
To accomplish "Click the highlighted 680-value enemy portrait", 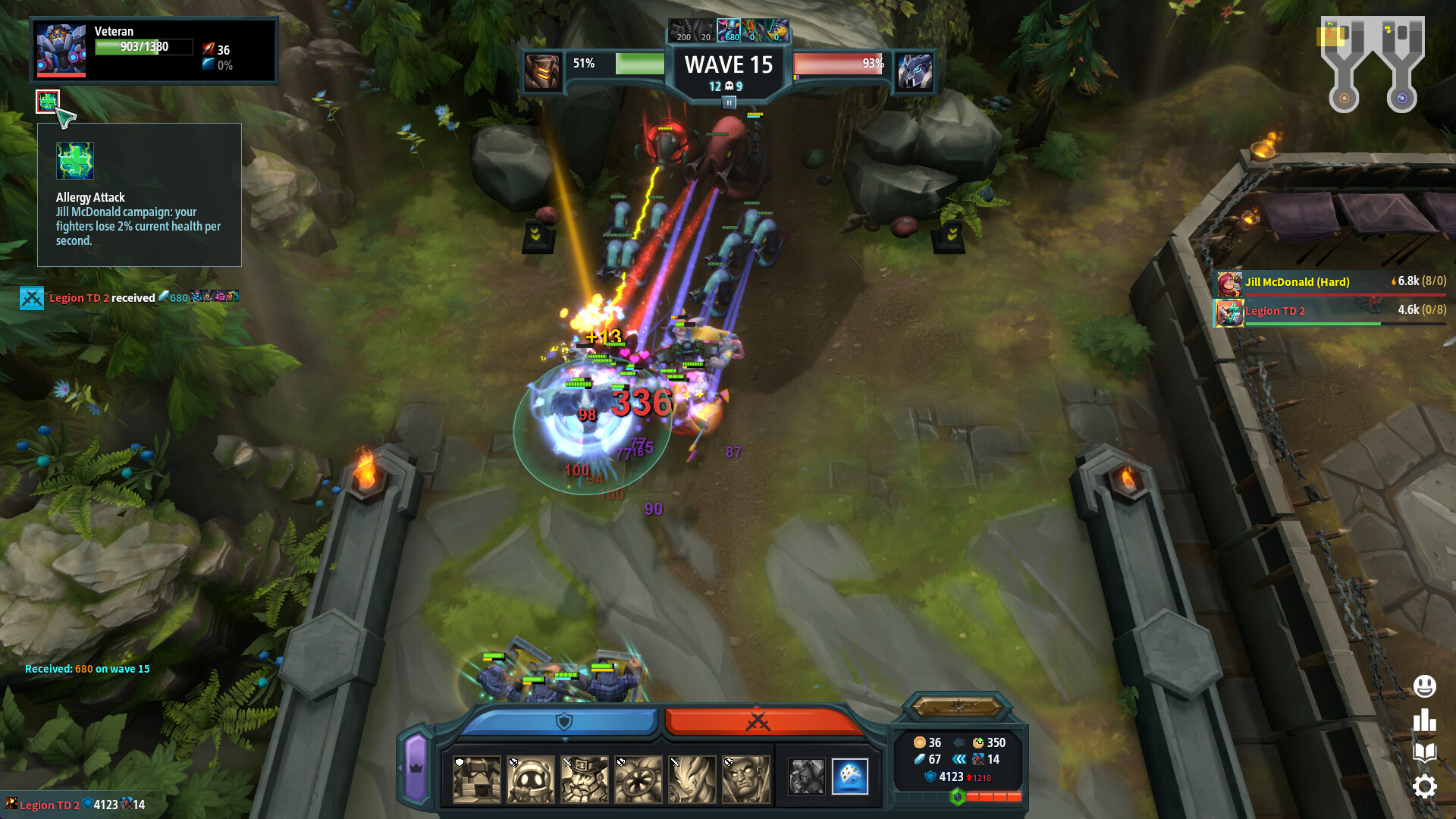I will coord(729,30).
